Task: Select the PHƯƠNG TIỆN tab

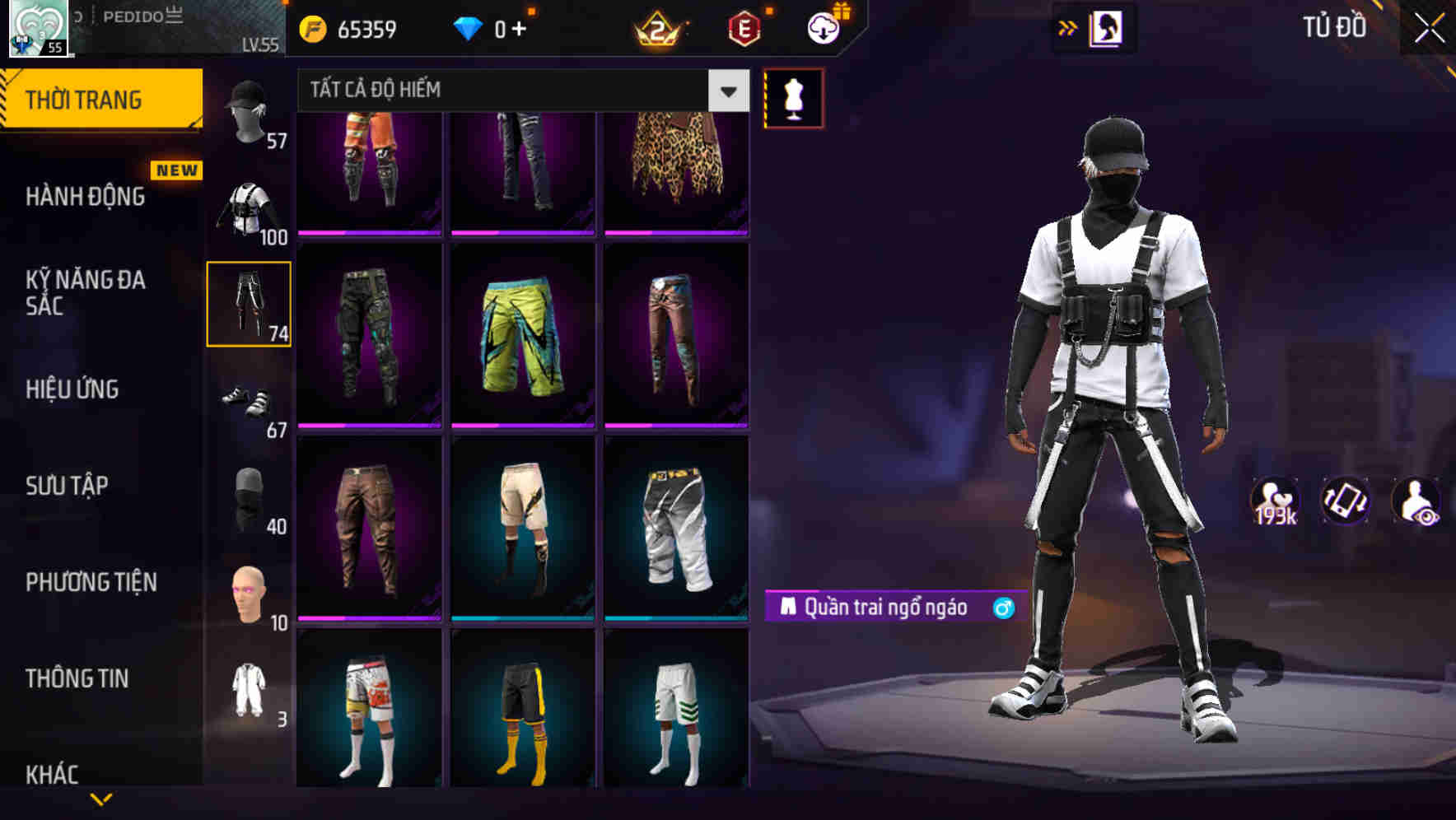Action: click(x=91, y=582)
